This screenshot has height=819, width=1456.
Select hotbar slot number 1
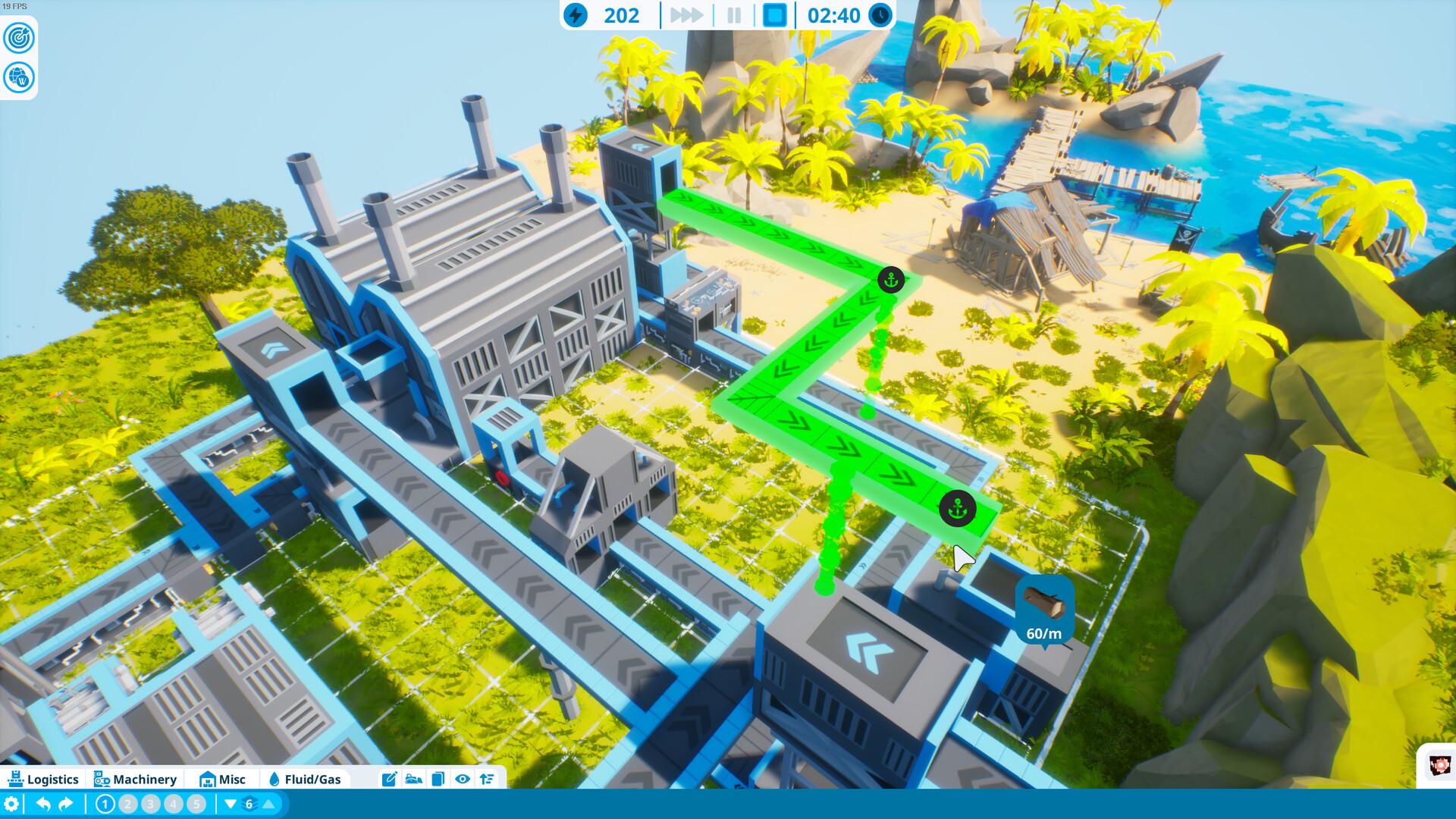105,802
